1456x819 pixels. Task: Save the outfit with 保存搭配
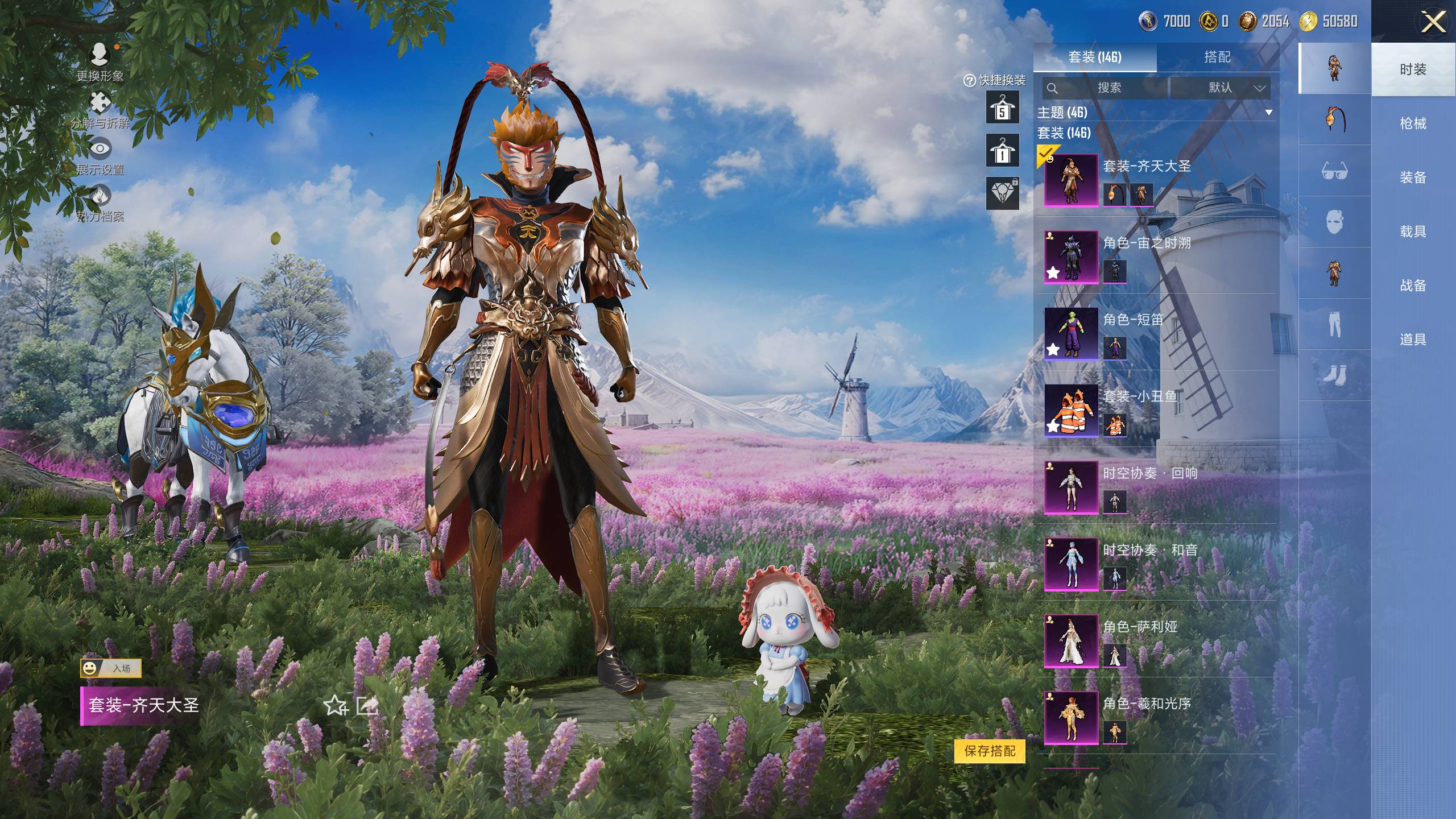click(x=990, y=751)
